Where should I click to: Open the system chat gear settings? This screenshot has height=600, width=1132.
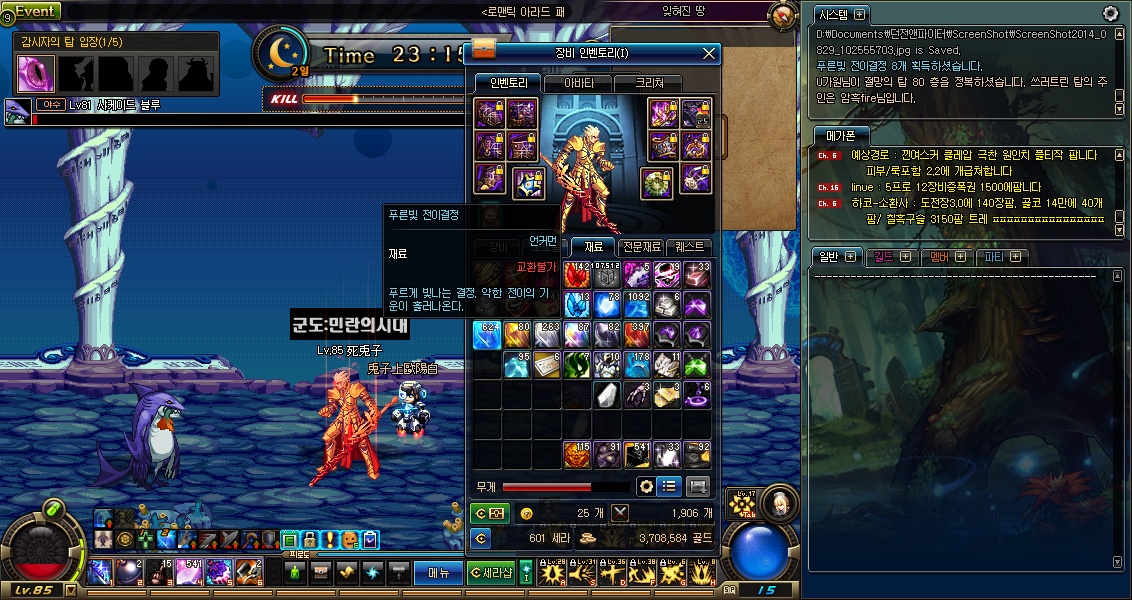[x=1110, y=13]
